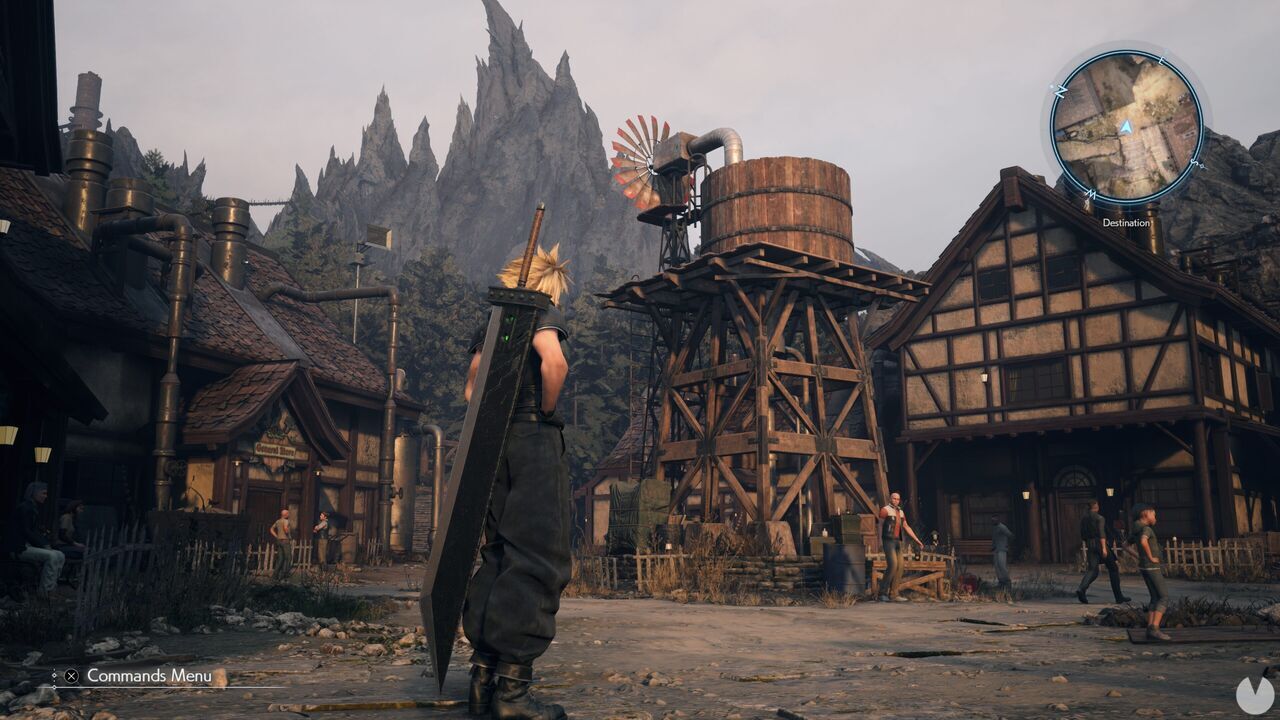Click the N compass marker on the minimap

click(x=1062, y=89)
